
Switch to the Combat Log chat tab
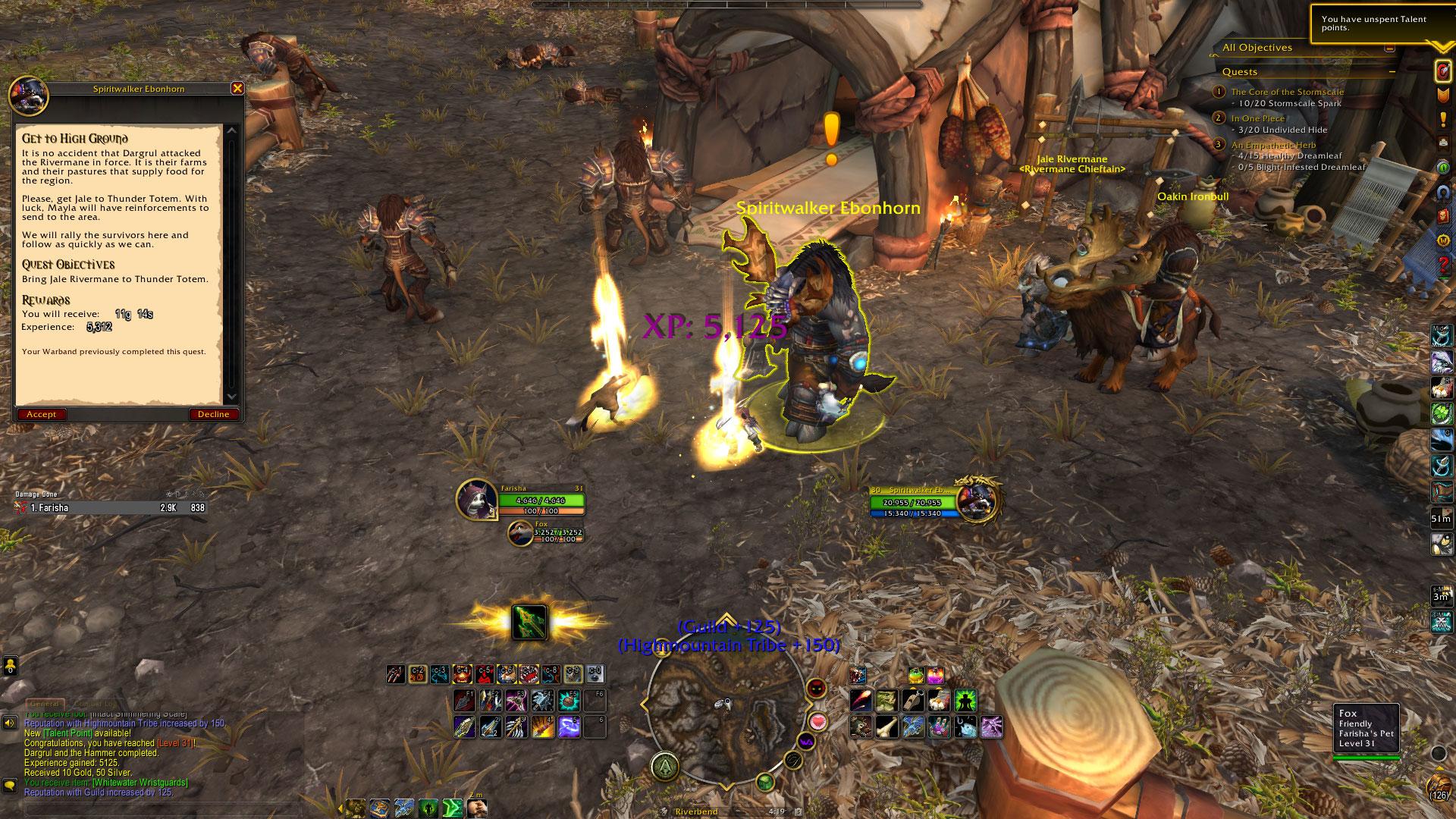point(95,704)
